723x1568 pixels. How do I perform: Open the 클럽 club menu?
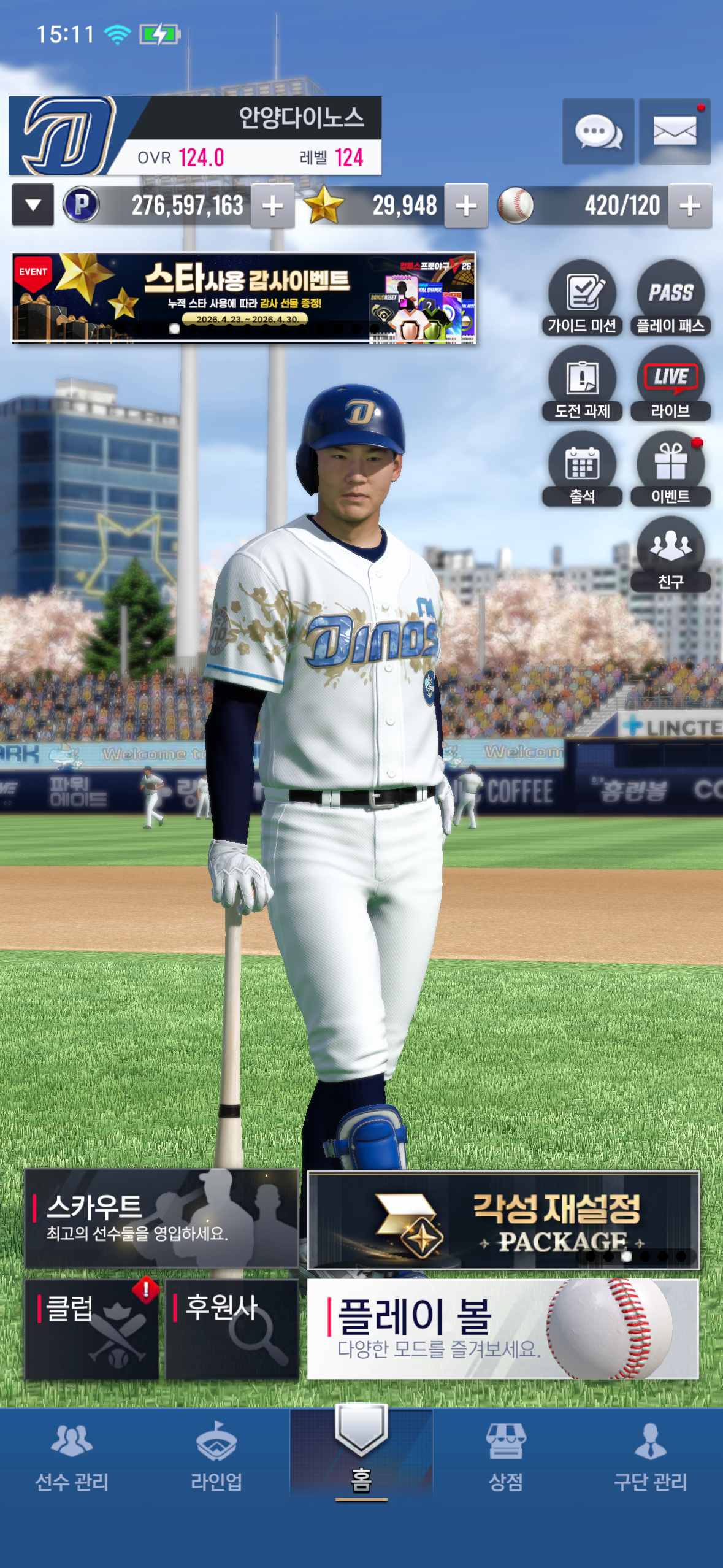[x=92, y=1329]
